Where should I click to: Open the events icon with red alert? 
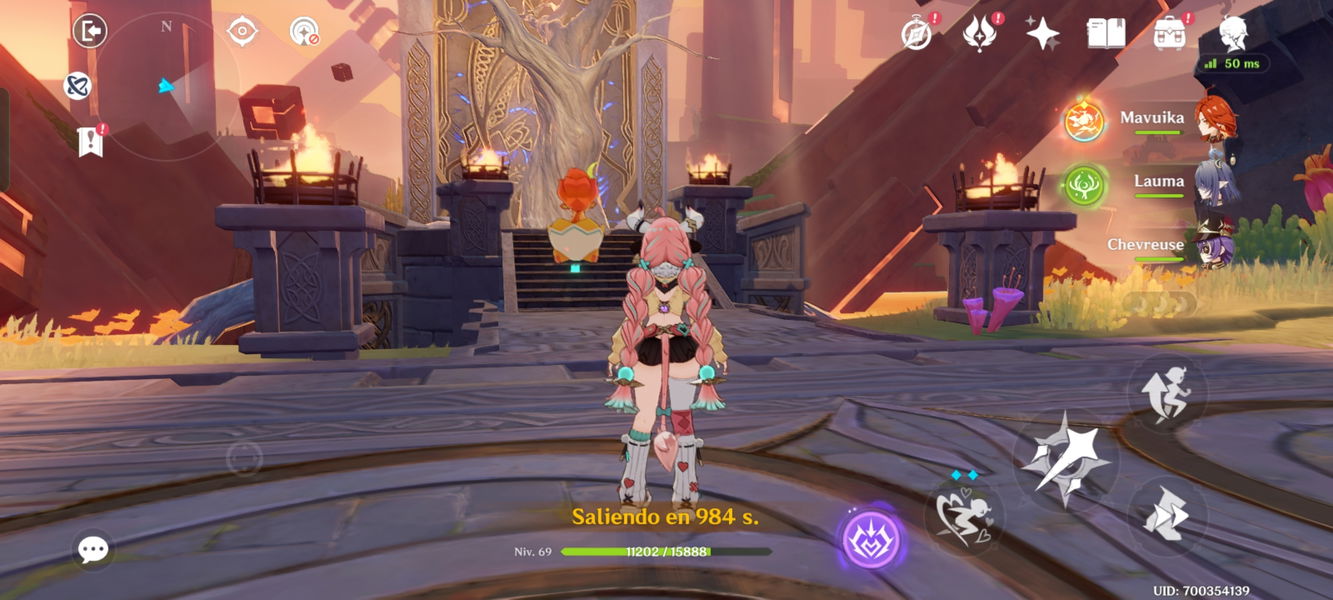pos(979,34)
